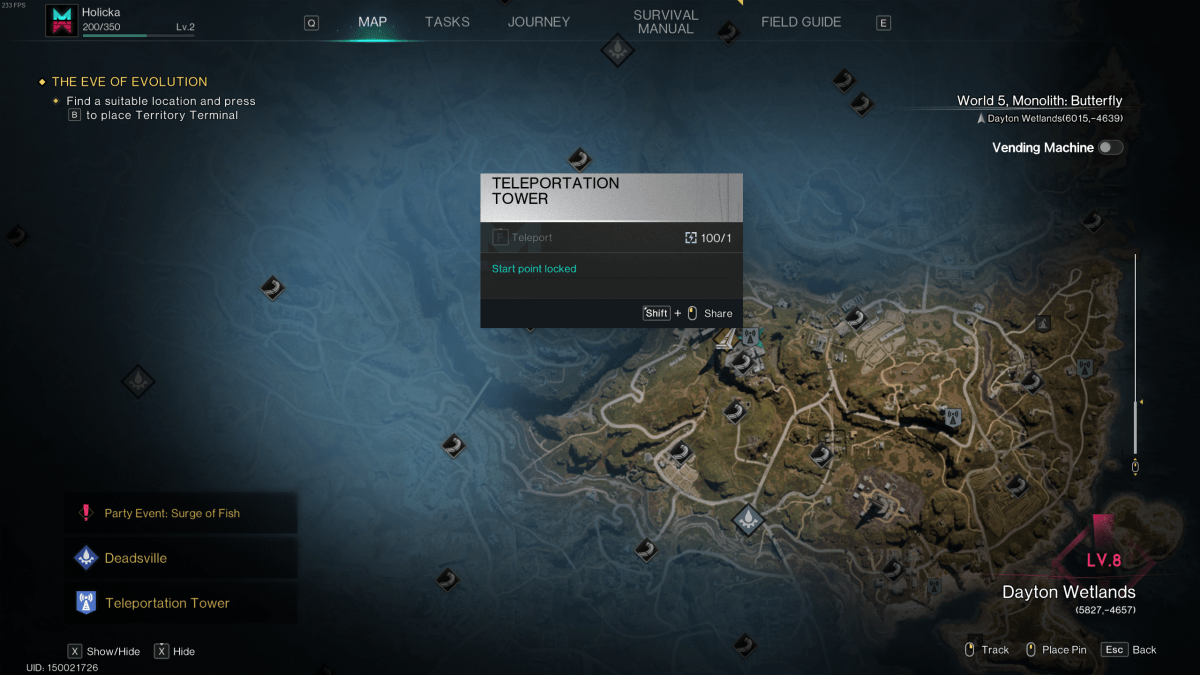Open the Survival Manual tab
Image resolution: width=1200 pixels, height=675 pixels.
665,22
